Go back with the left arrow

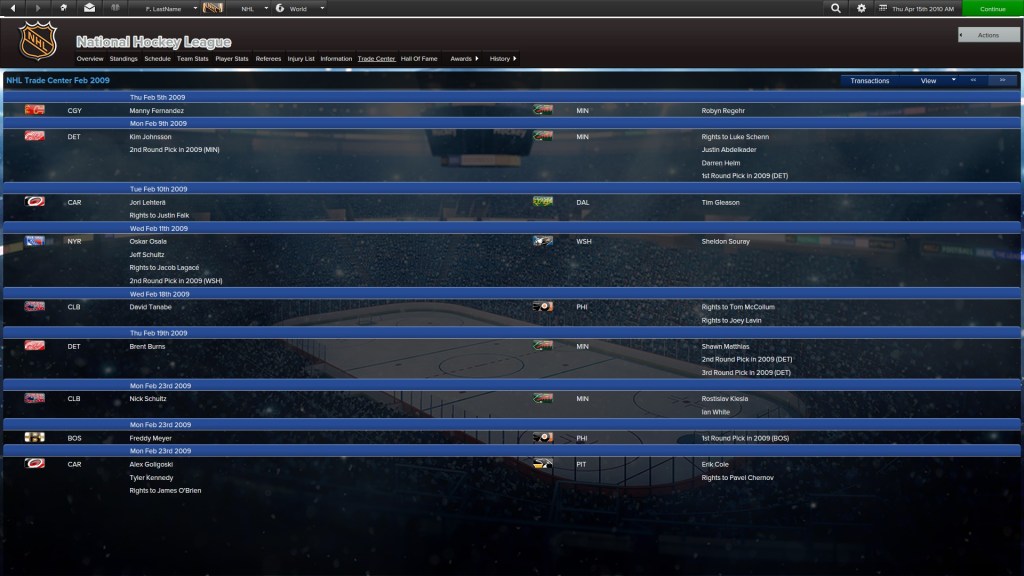(x=12, y=8)
